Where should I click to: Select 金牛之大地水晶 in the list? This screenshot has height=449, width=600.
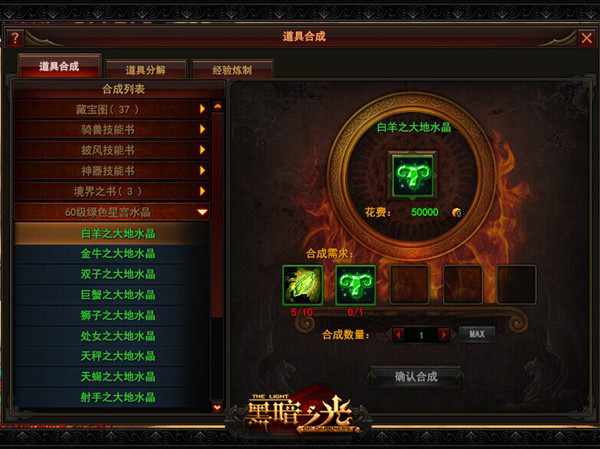(118, 254)
